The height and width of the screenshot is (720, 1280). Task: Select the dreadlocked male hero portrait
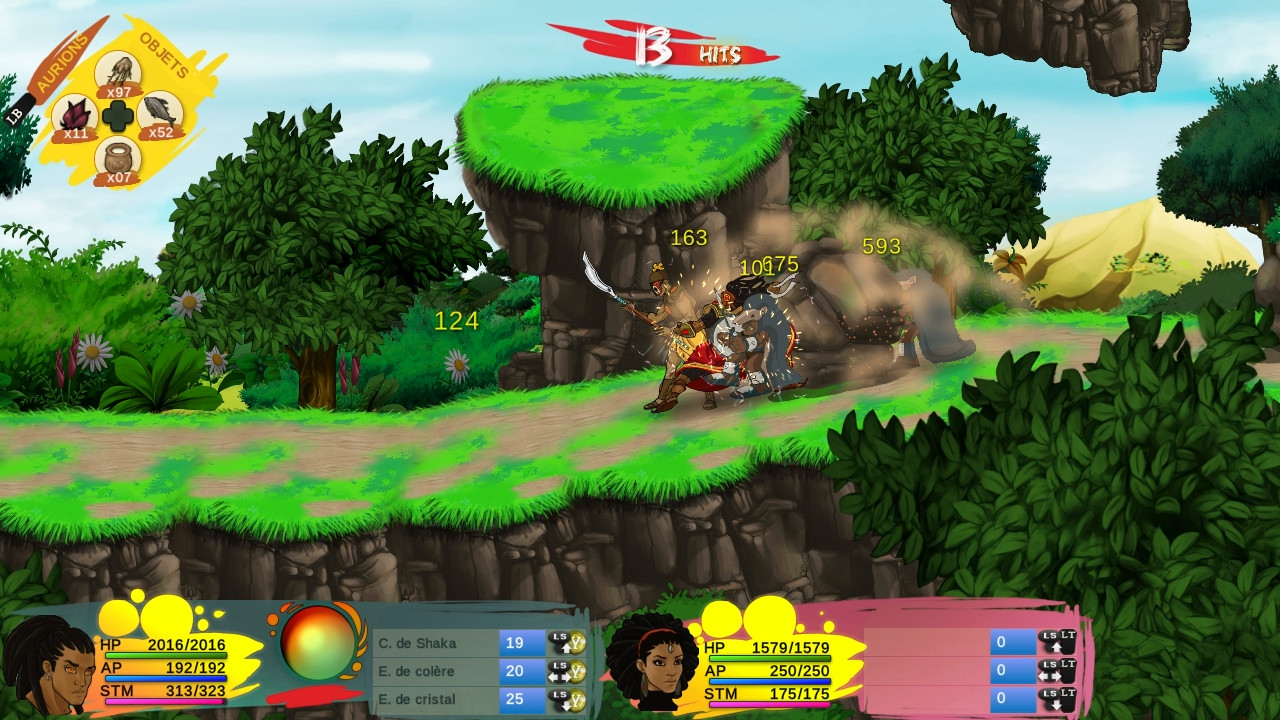pos(46,663)
